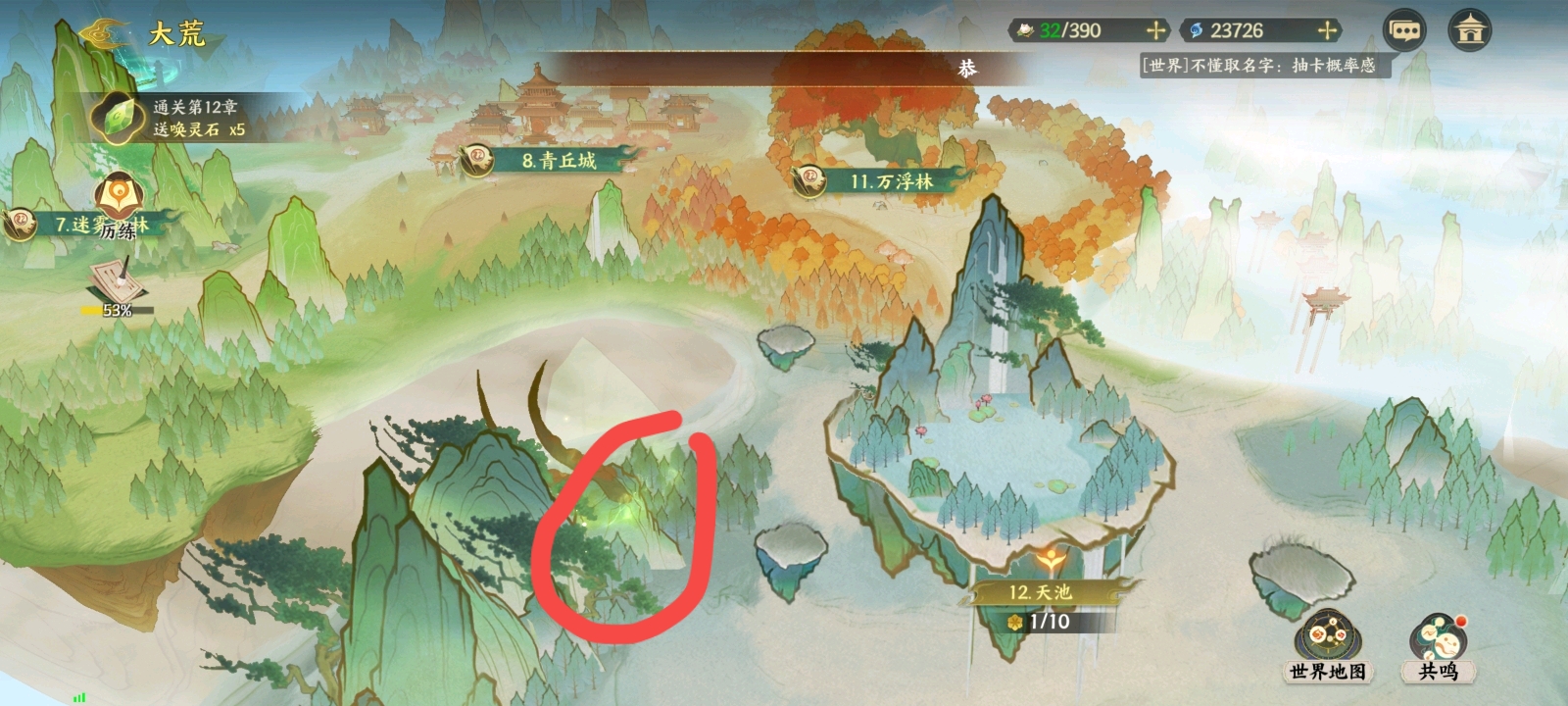Open the home pavilion icon at top right

tap(1469, 29)
